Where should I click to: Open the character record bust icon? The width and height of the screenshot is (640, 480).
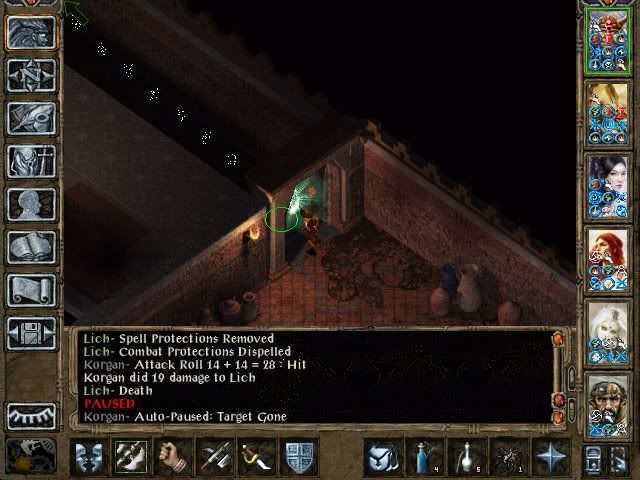click(x=31, y=204)
